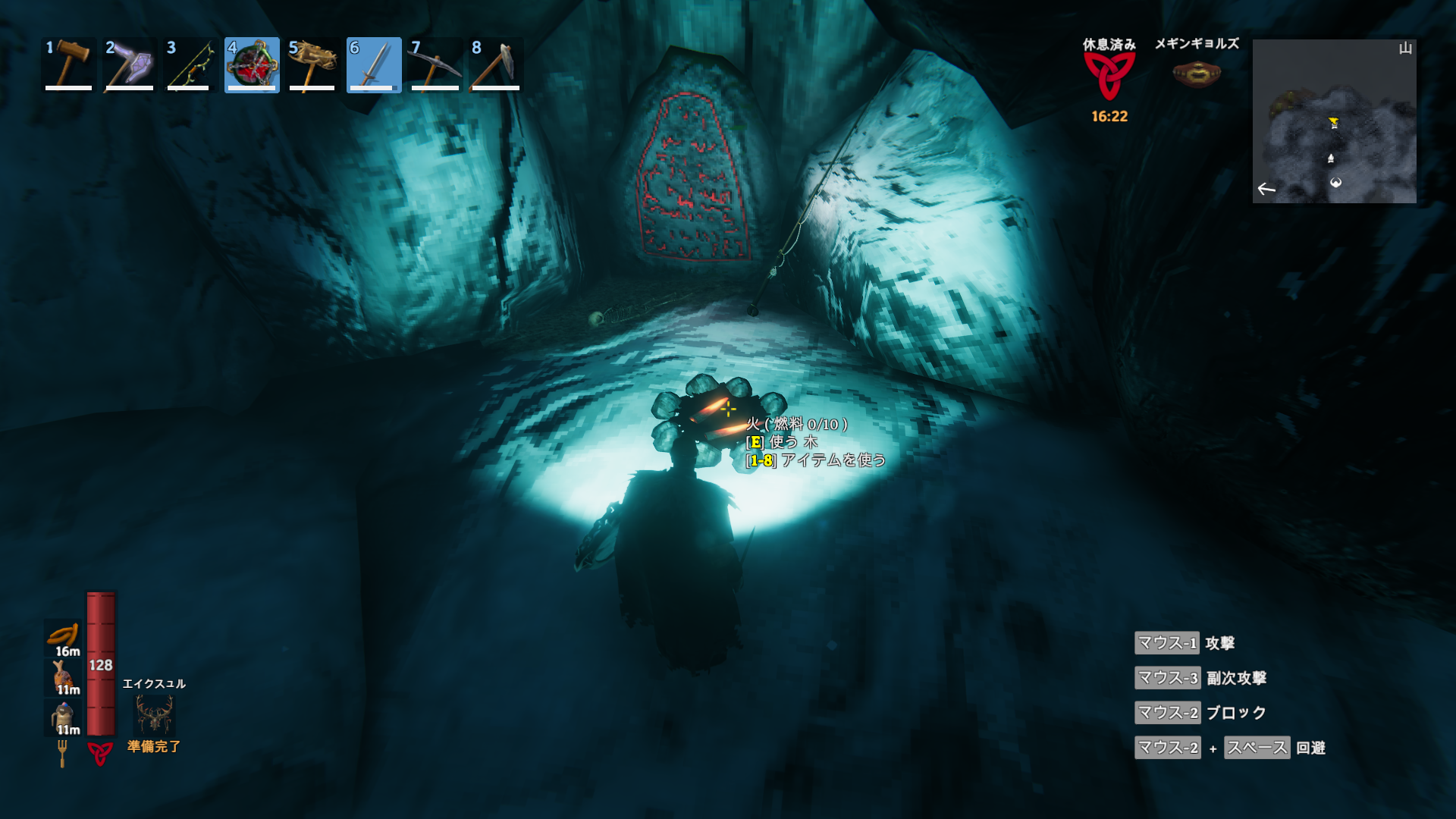
Task: Equip the pickaxe in hotbar slot 7
Action: coord(435,65)
